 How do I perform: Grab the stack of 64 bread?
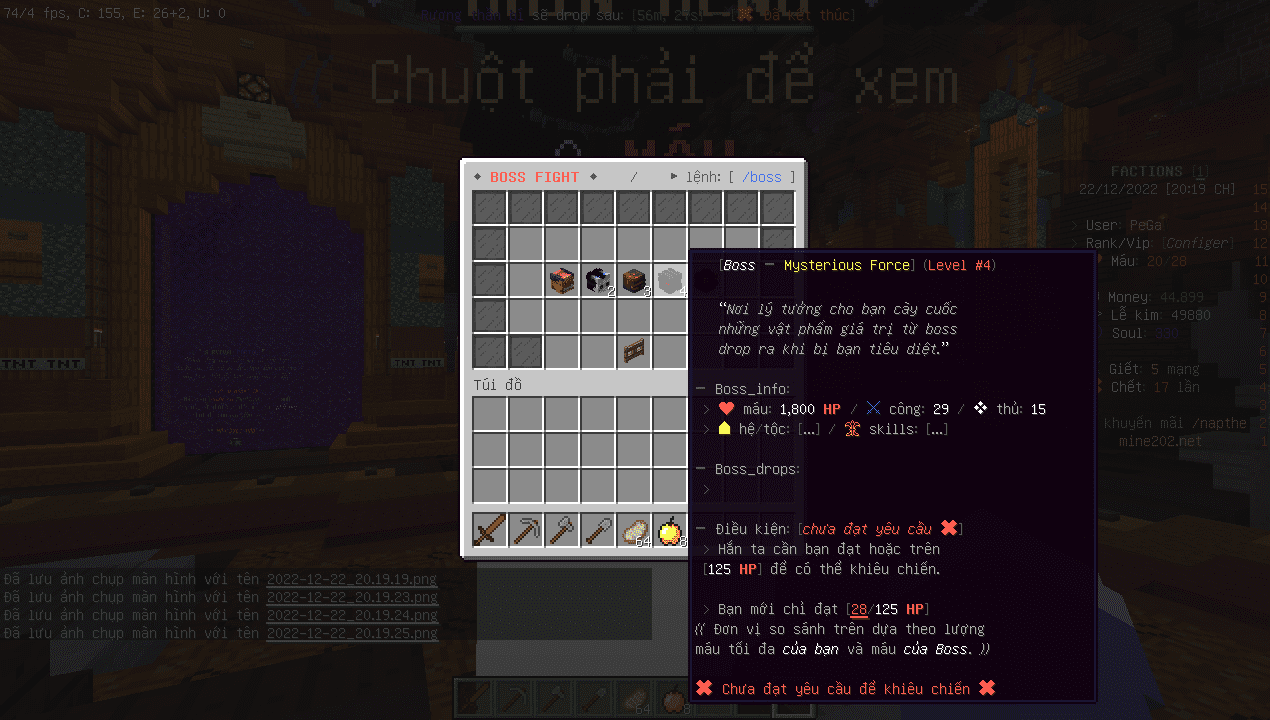634,529
